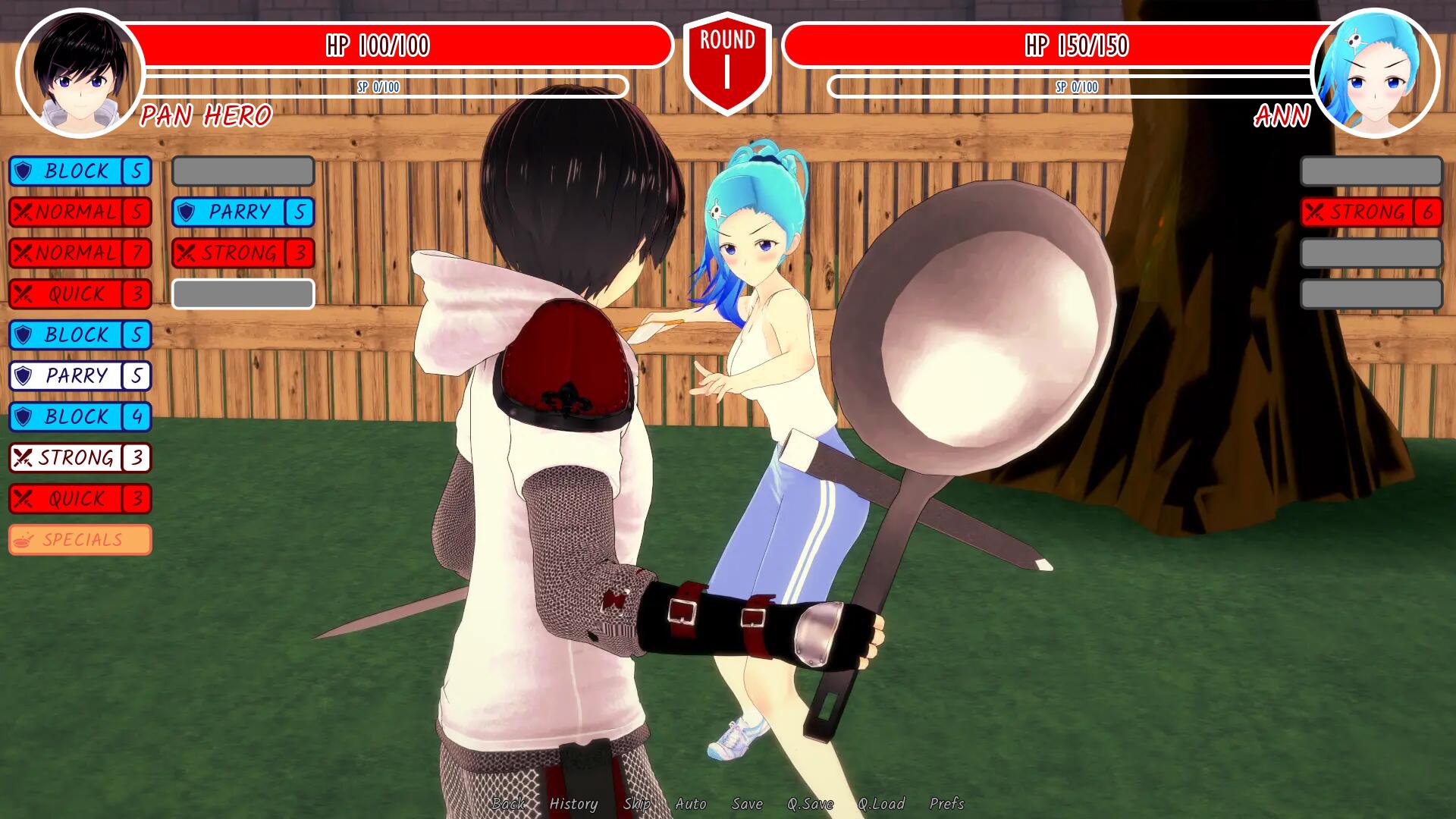The height and width of the screenshot is (819, 1456).
Task: Enable Skip mode from the bottom bar
Action: [x=639, y=804]
